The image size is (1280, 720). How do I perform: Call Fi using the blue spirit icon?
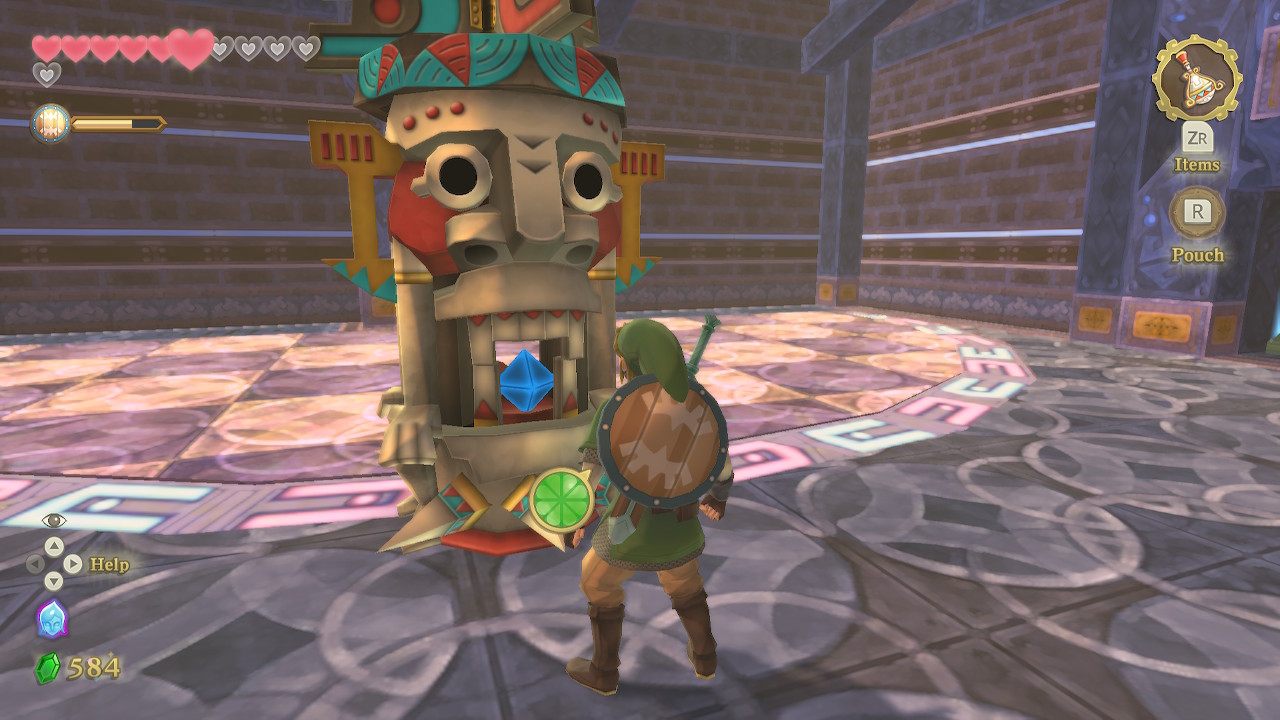pos(51,619)
